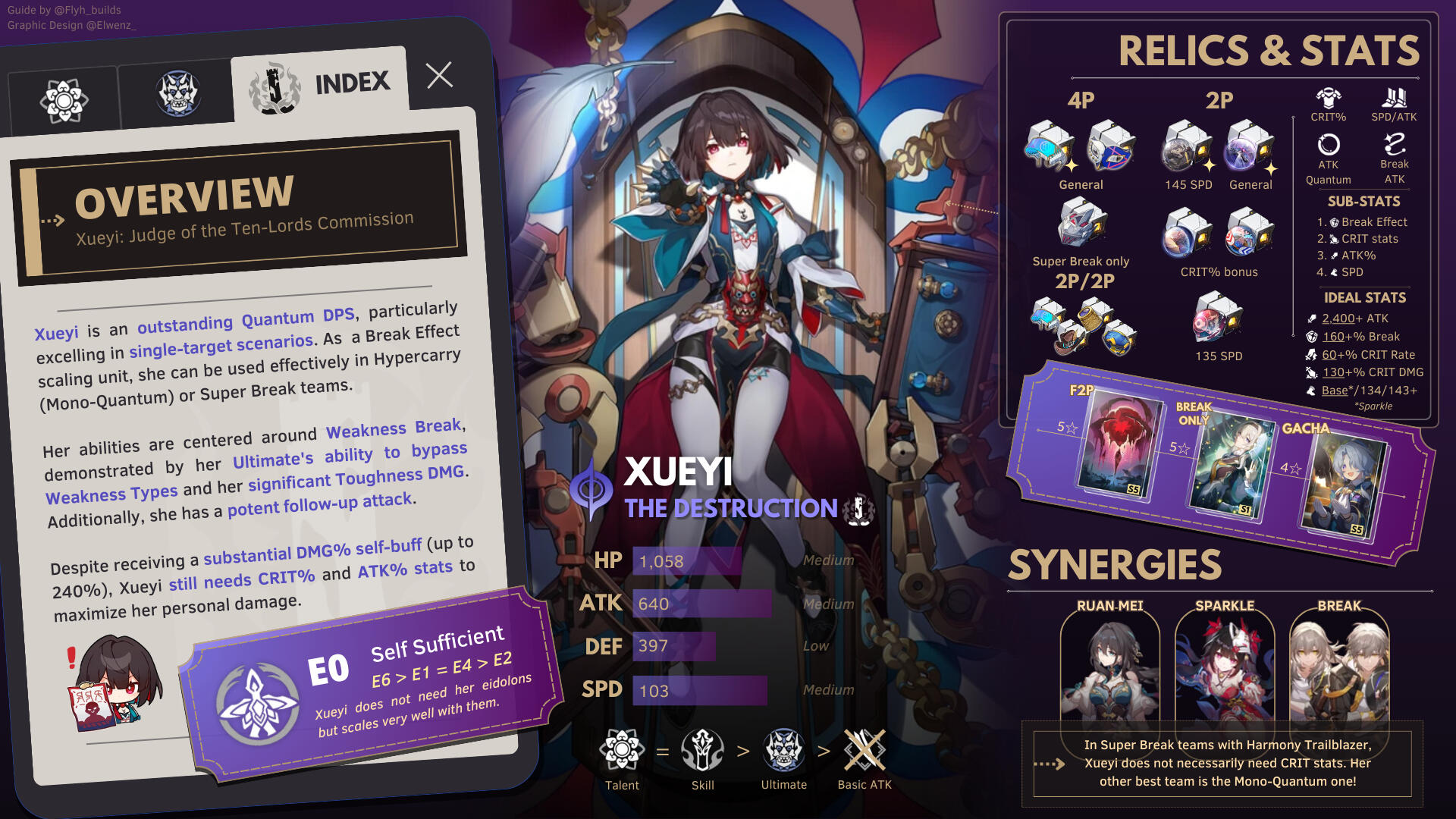Image resolution: width=1456 pixels, height=819 pixels.
Task: Open the flower emblem tab
Action: click(64, 100)
